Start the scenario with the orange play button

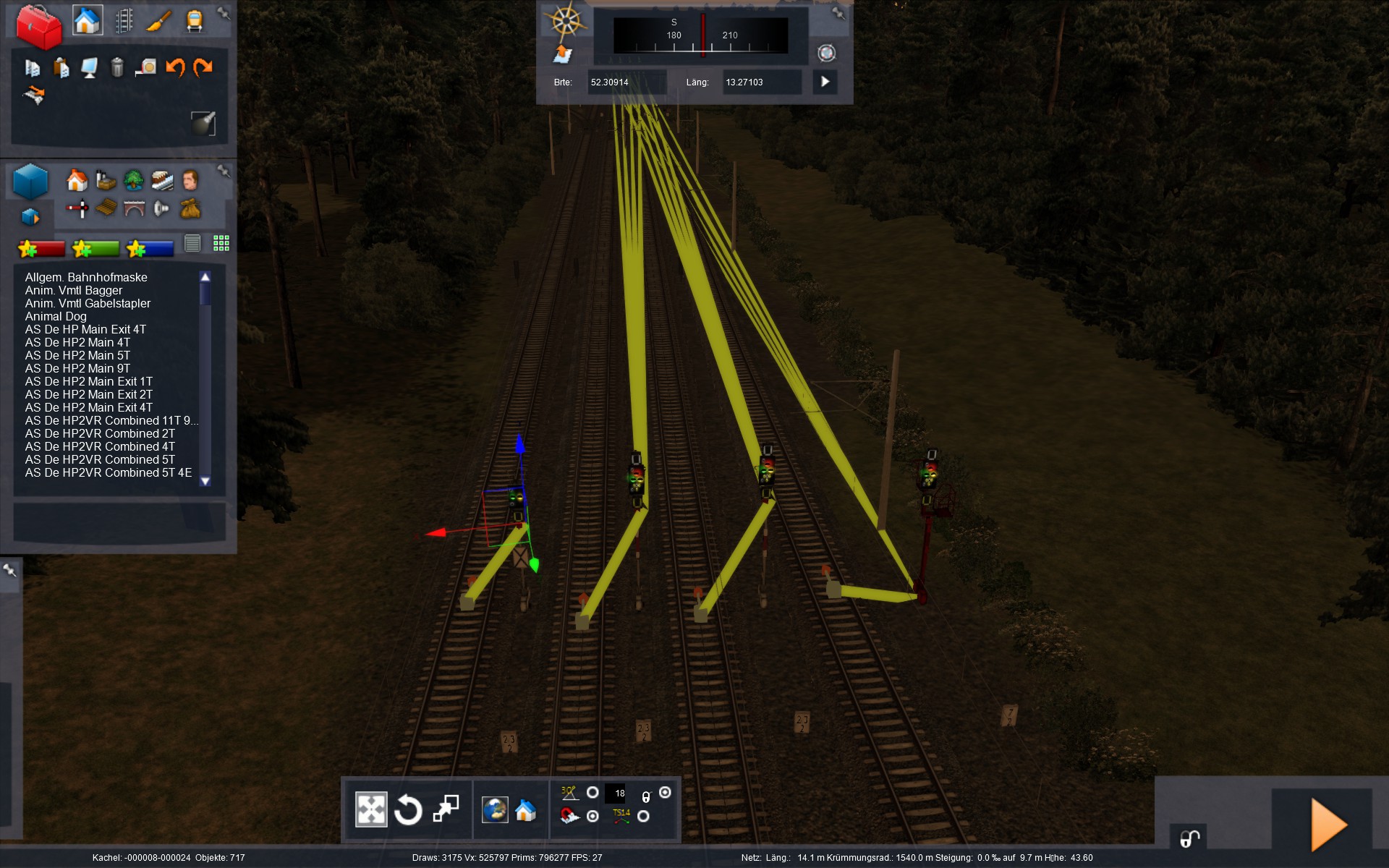point(1328,825)
